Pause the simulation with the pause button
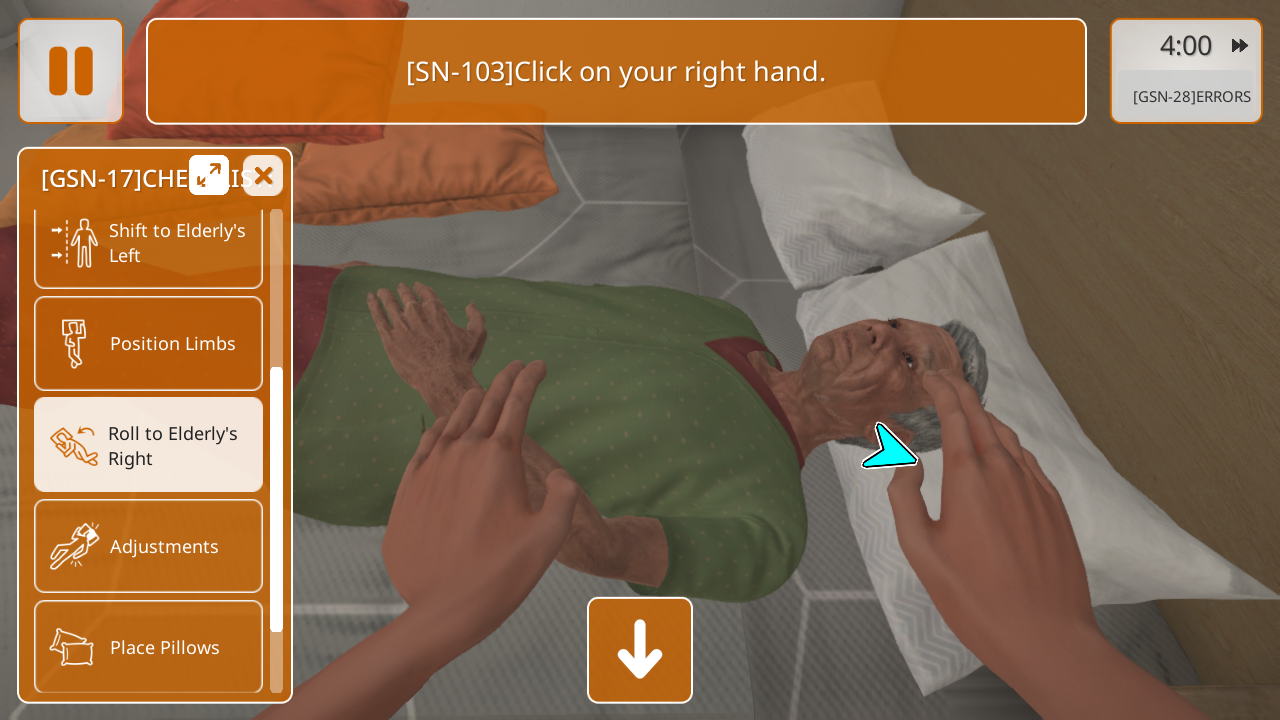The width and height of the screenshot is (1280, 720). coord(71,71)
